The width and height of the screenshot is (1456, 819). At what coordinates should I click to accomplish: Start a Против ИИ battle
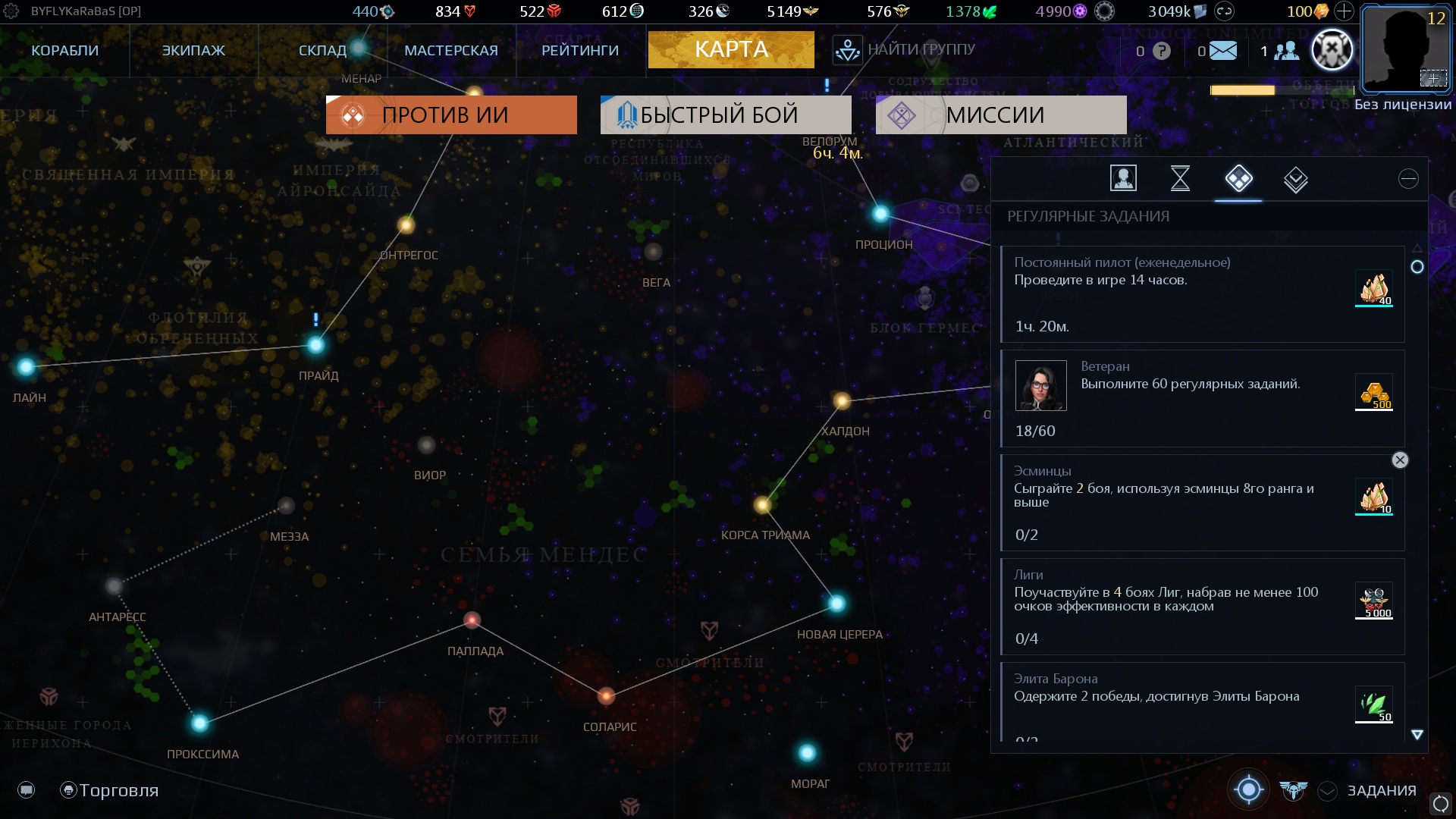(x=451, y=115)
